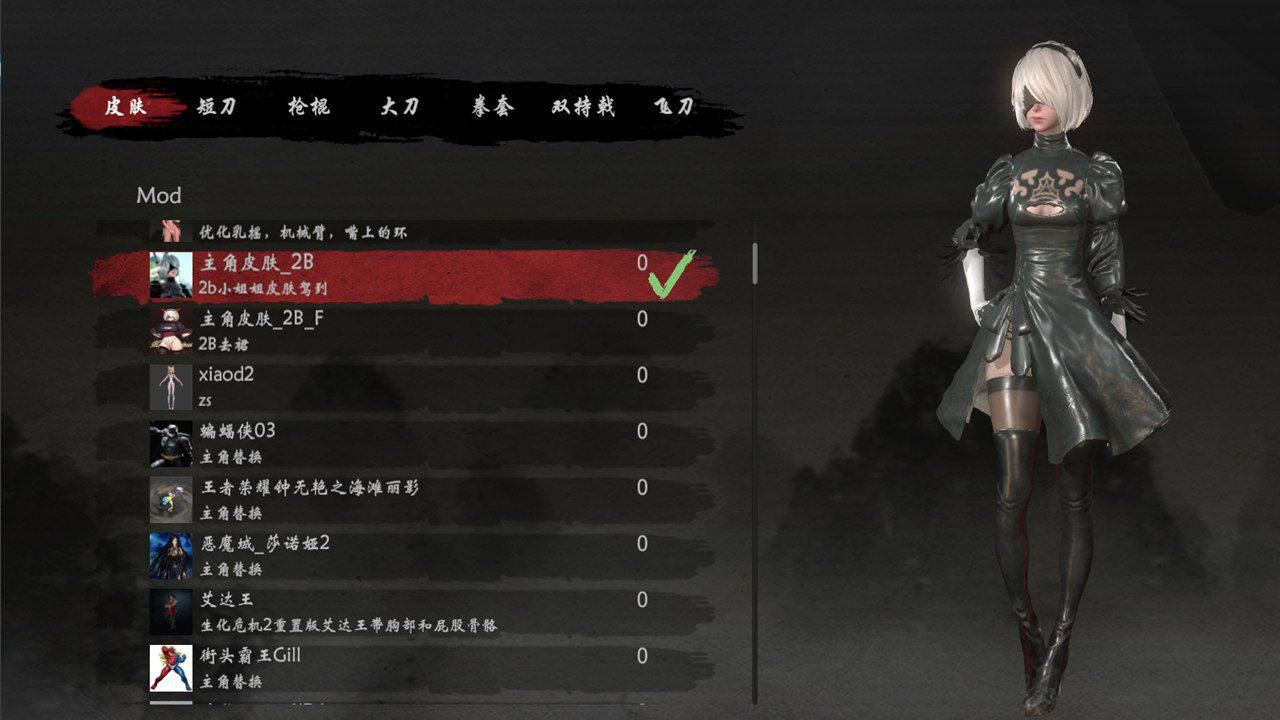
Task: Switch to the 短刀 tab
Action: tap(218, 107)
